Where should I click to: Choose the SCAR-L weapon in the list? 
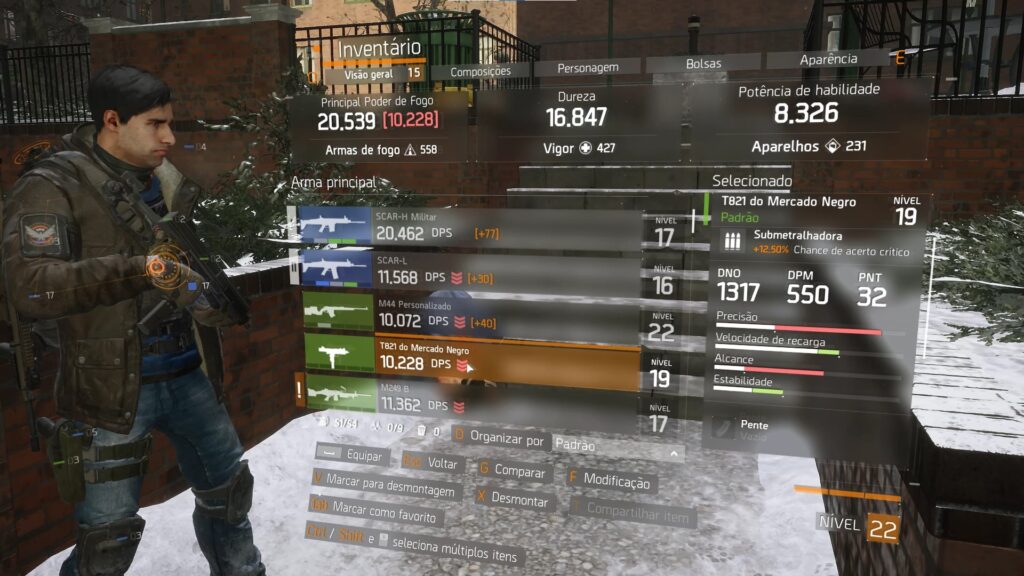(471, 267)
